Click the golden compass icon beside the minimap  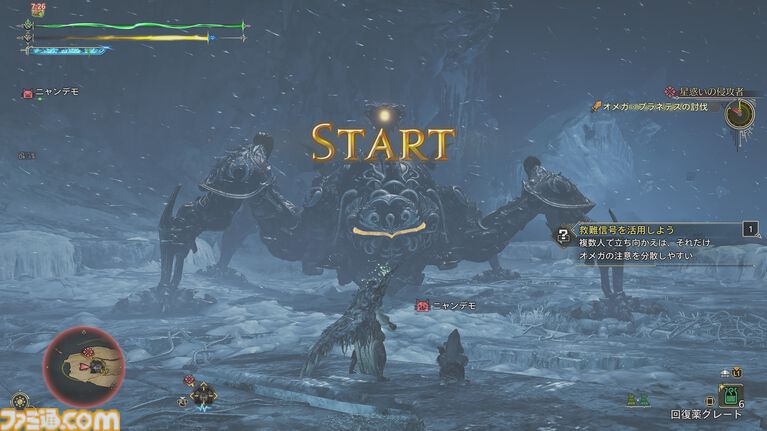(x=182, y=401)
